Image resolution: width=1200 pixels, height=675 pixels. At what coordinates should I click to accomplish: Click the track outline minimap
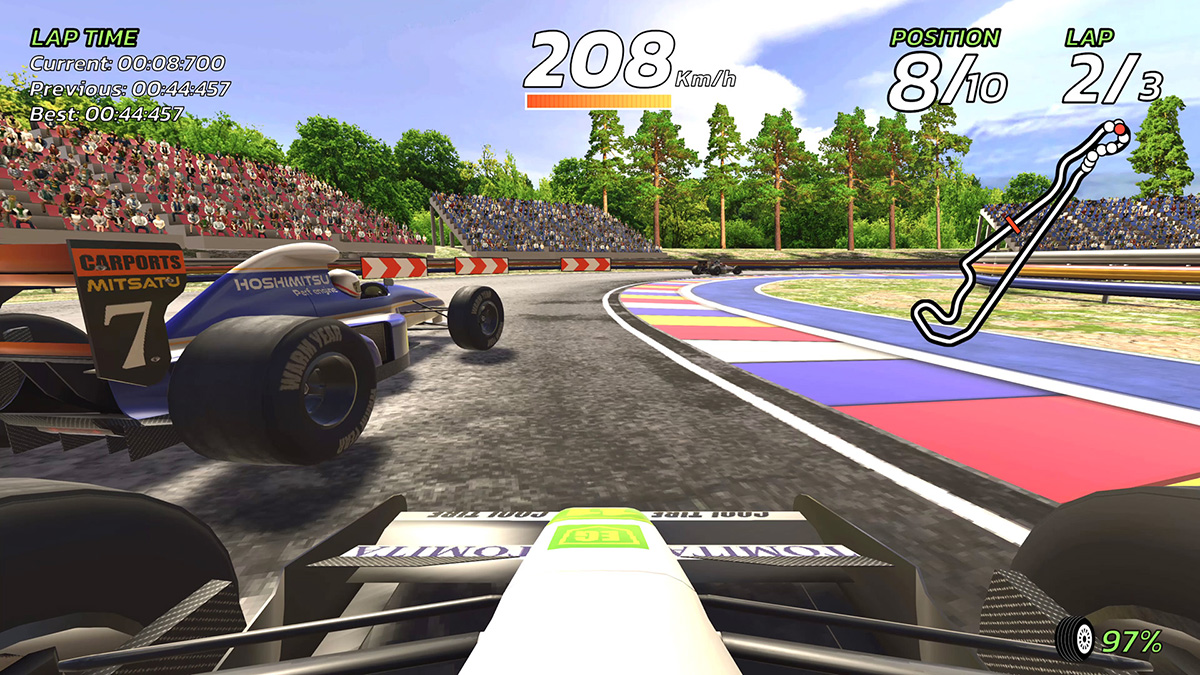(x=1020, y=236)
